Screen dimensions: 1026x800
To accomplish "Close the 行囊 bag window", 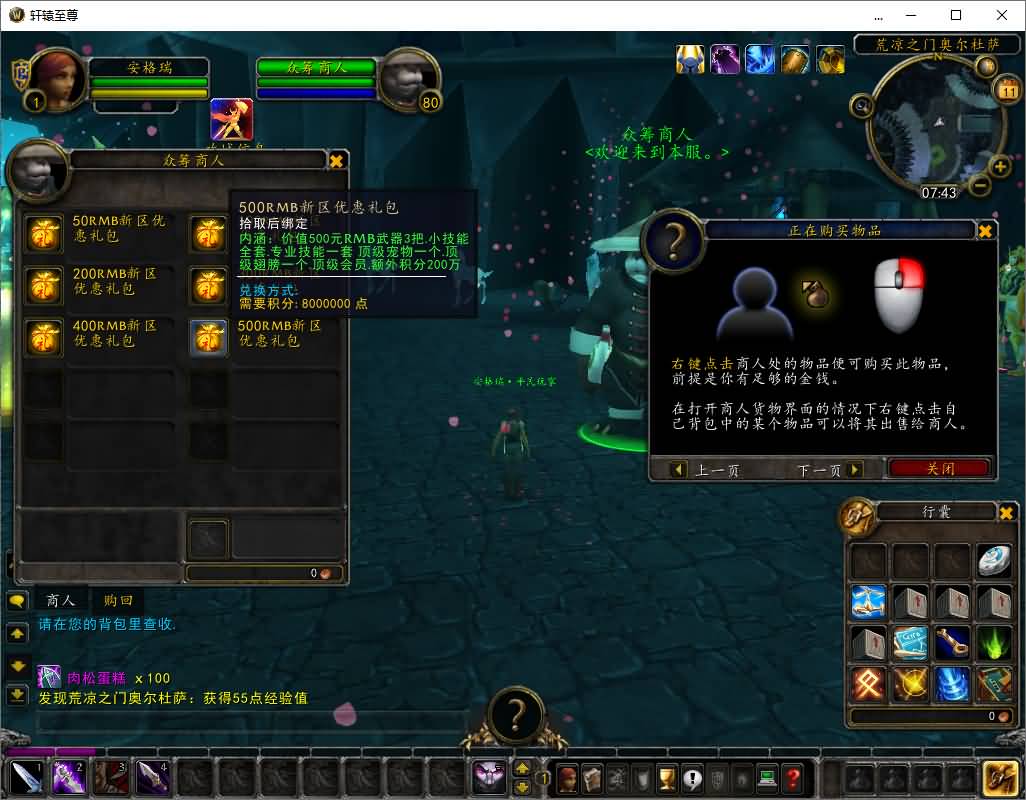I will point(1006,512).
